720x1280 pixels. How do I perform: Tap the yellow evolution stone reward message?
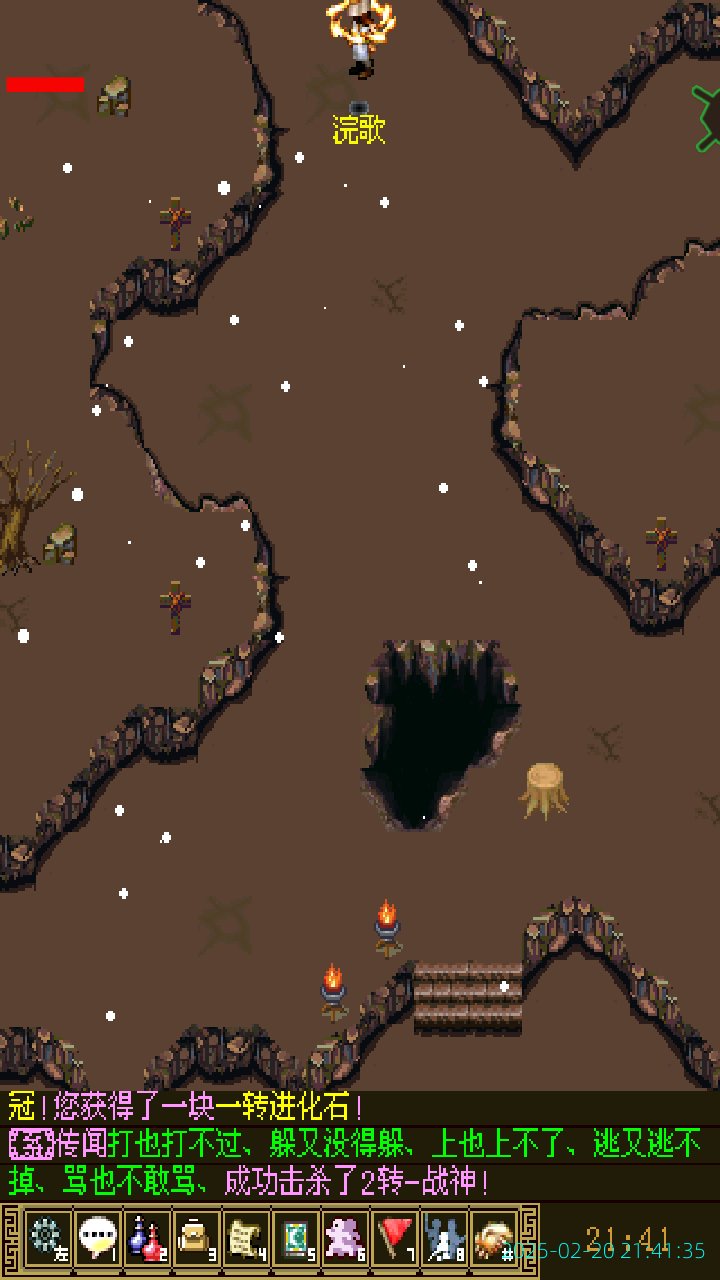(x=185, y=1107)
